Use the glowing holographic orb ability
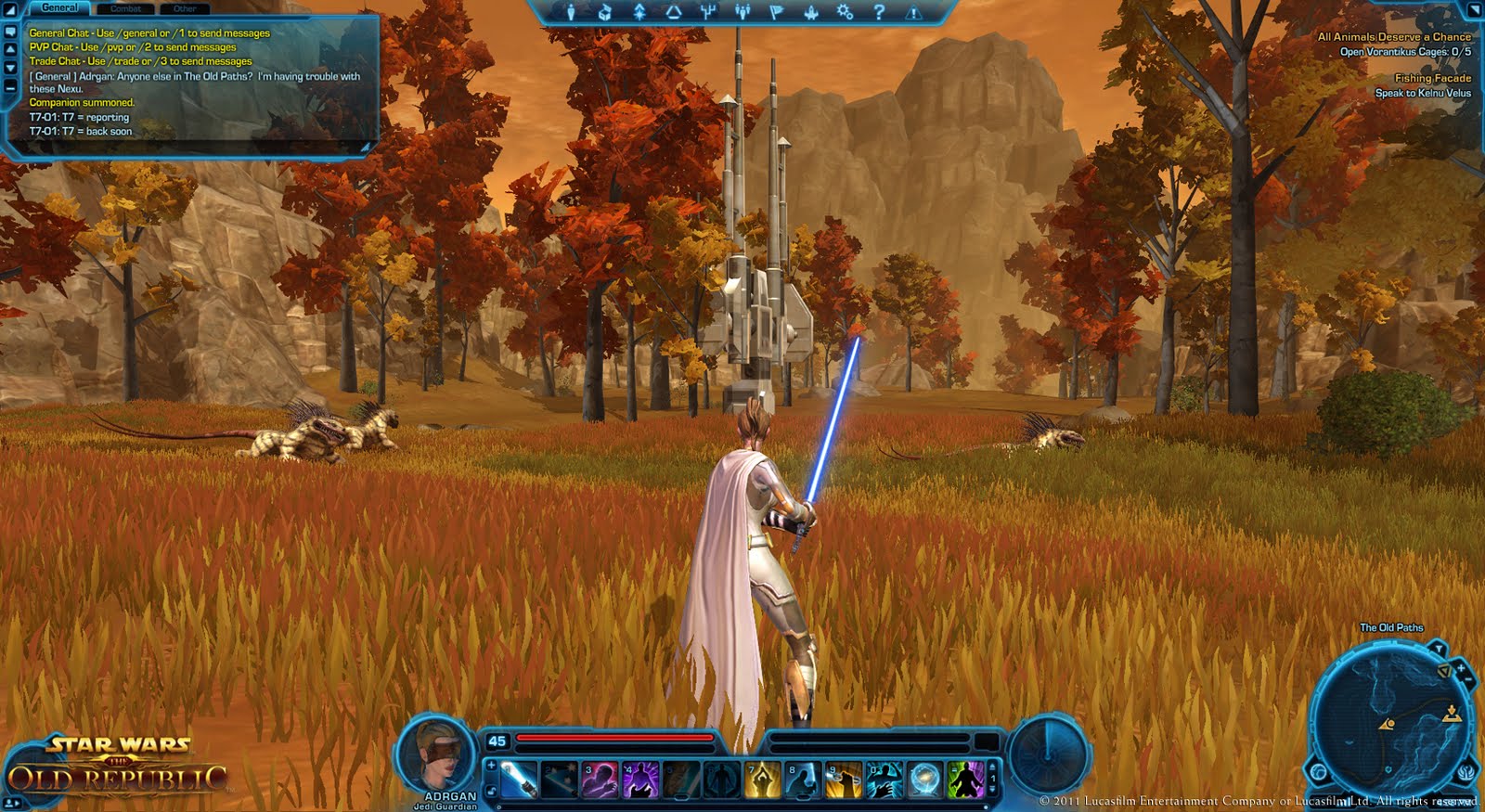This screenshot has width=1485, height=812. click(x=924, y=780)
